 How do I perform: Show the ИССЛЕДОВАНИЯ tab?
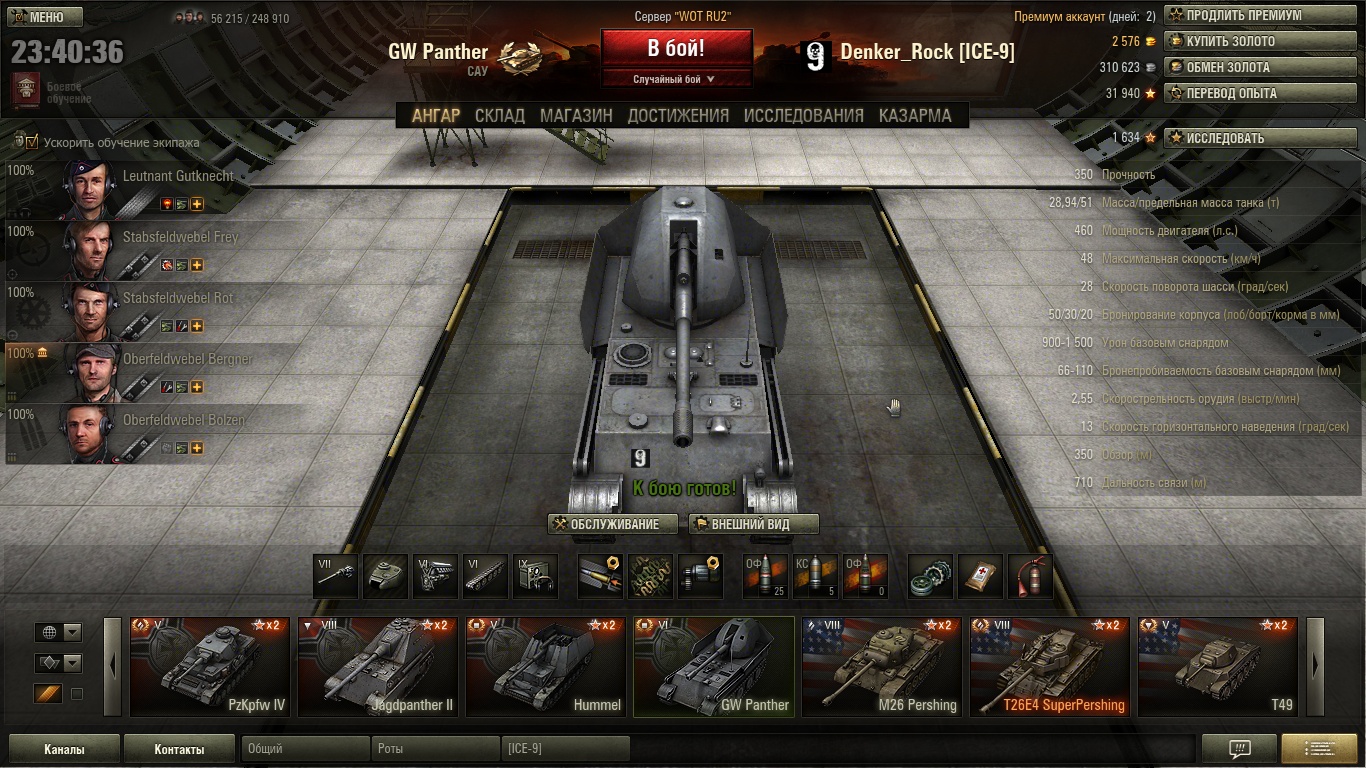803,115
